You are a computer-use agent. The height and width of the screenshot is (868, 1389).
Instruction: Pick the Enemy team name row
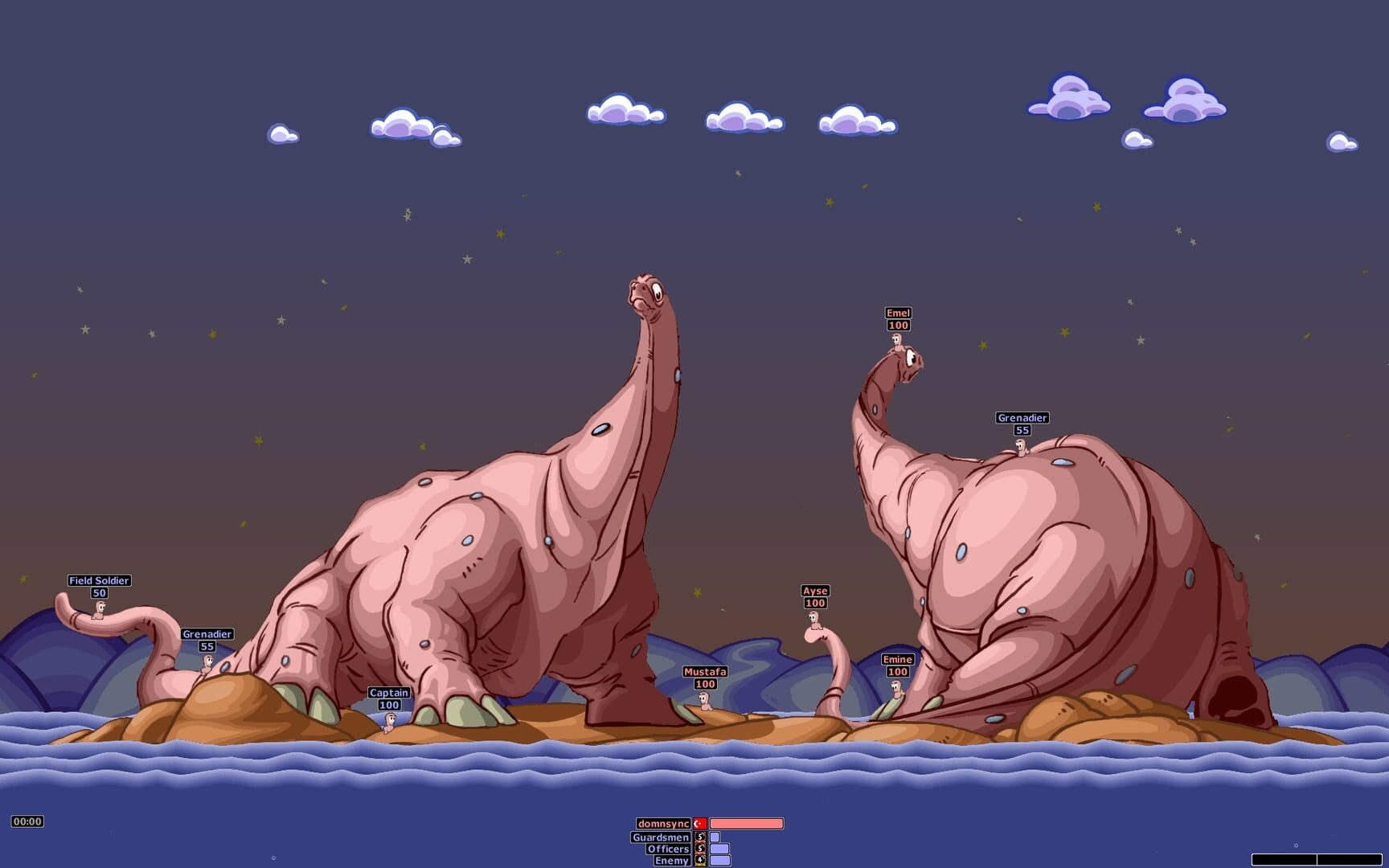(x=671, y=861)
